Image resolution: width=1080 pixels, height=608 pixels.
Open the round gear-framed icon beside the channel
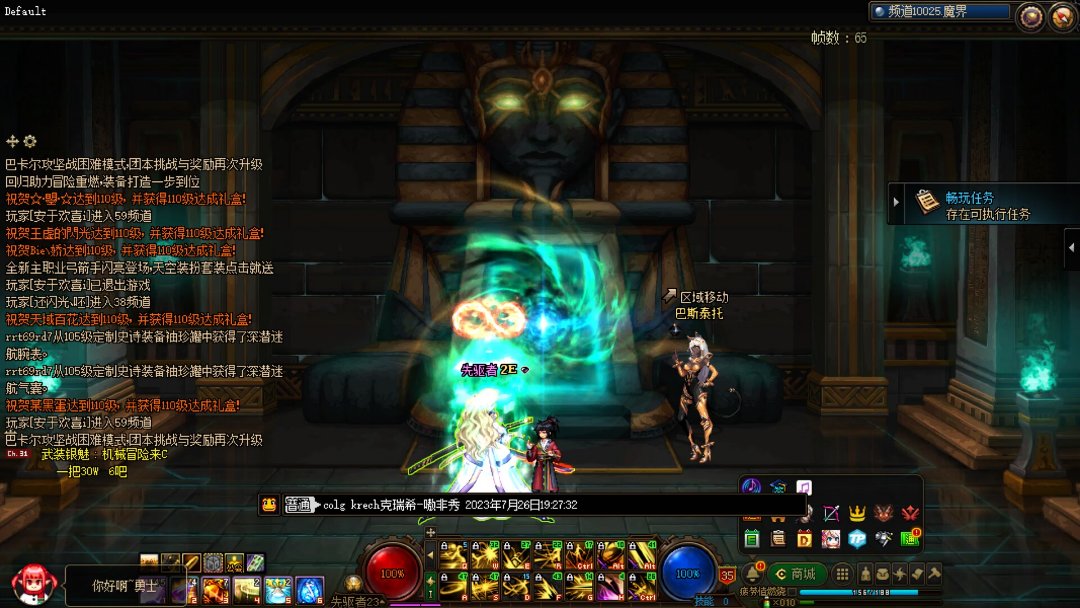[x=1030, y=17]
